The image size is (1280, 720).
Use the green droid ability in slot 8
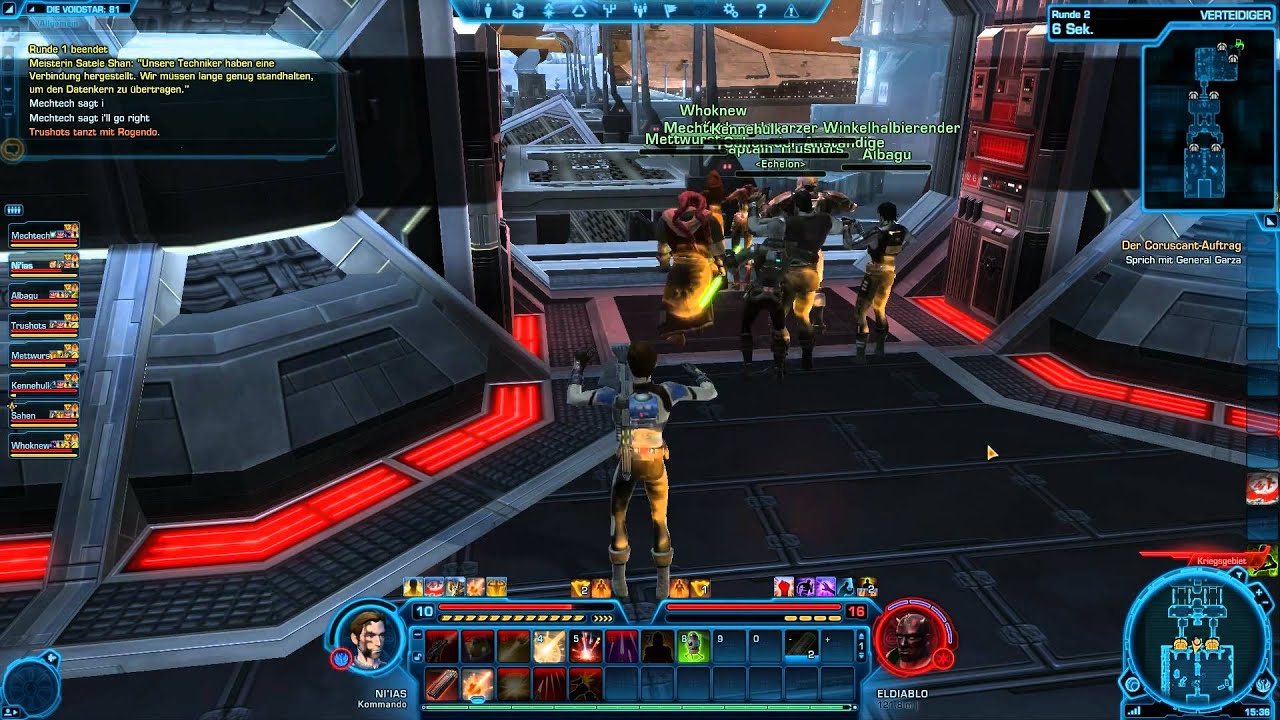[693, 647]
